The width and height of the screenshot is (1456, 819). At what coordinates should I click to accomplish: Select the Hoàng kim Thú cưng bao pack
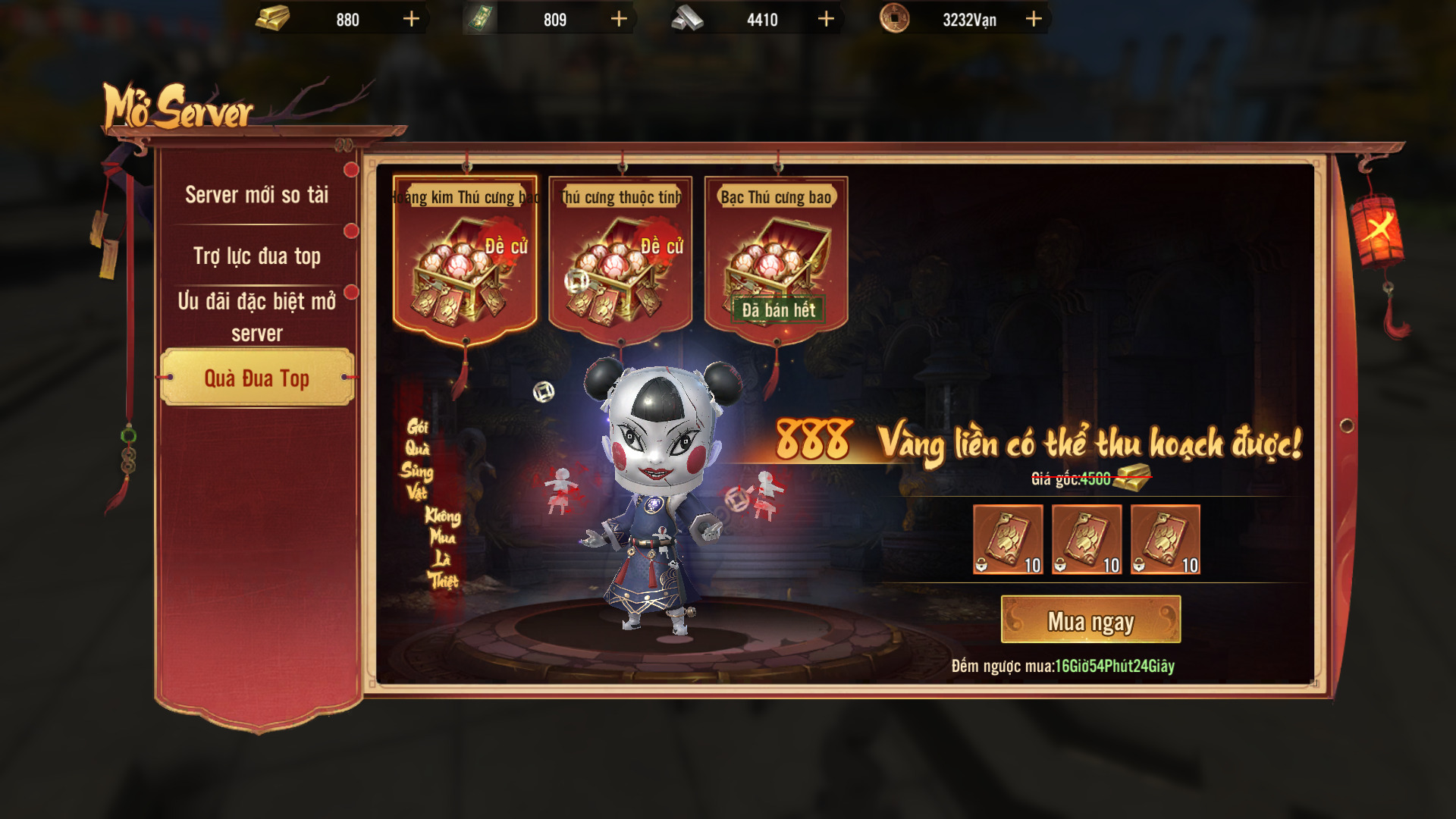[465, 258]
